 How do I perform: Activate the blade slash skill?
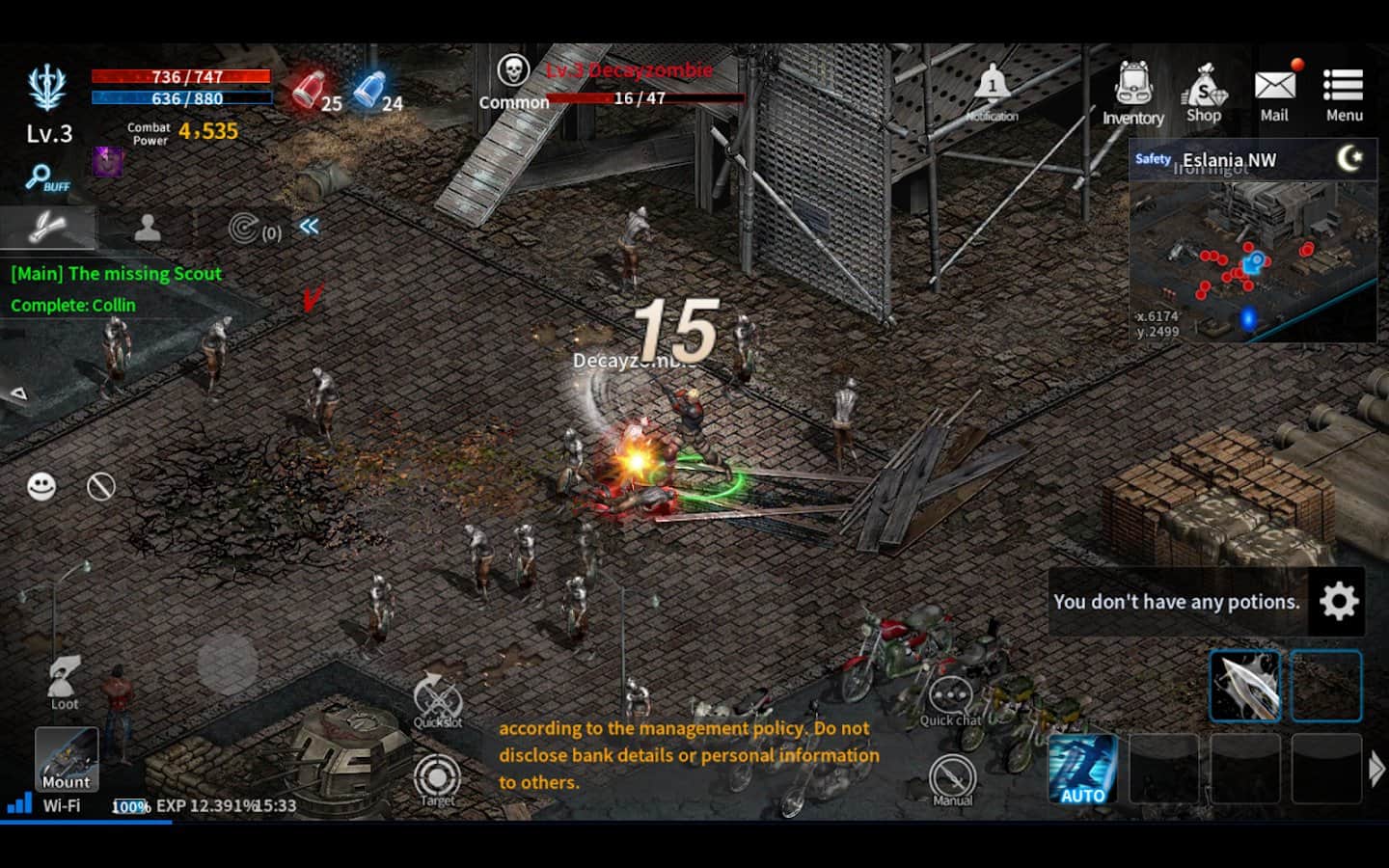click(1244, 686)
